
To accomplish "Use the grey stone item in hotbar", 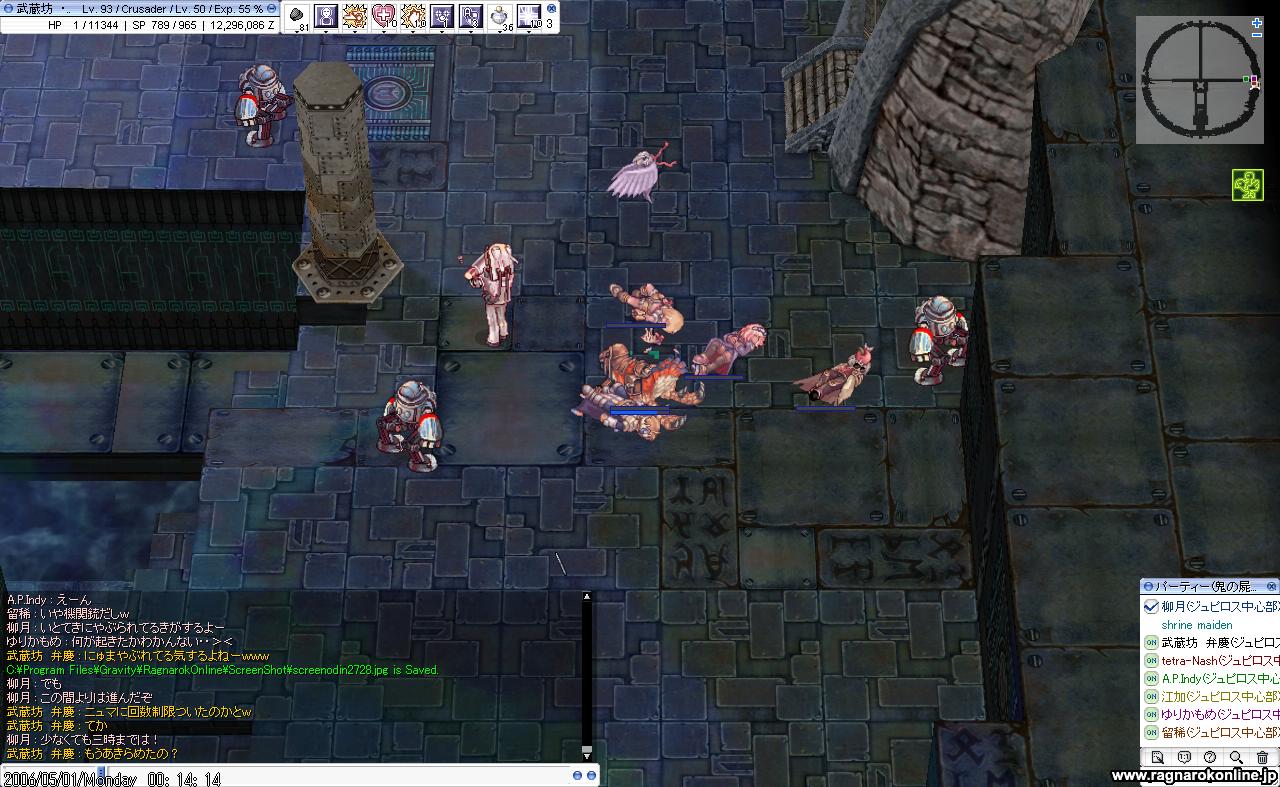I will click(x=297, y=16).
